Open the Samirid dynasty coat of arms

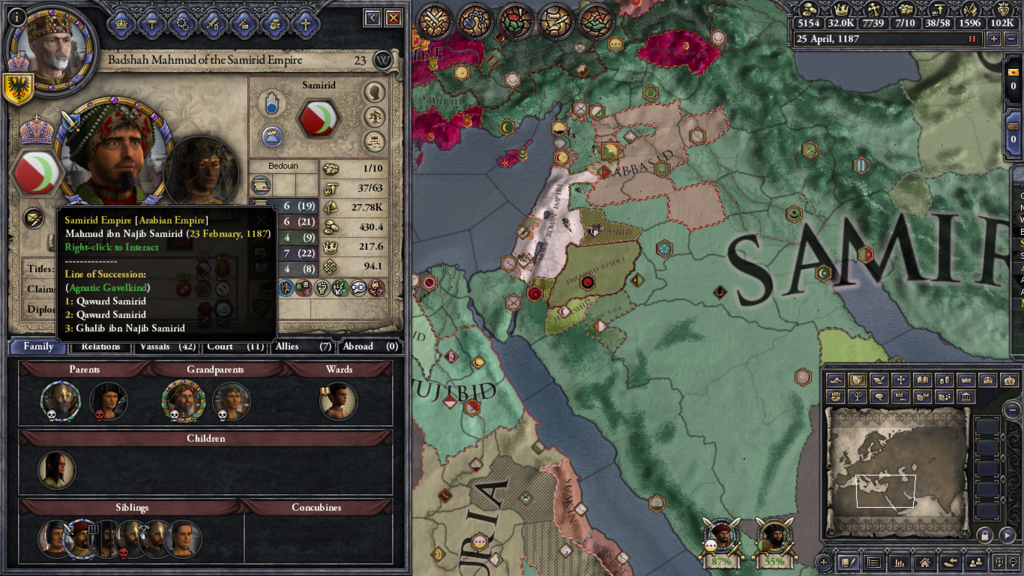319,118
